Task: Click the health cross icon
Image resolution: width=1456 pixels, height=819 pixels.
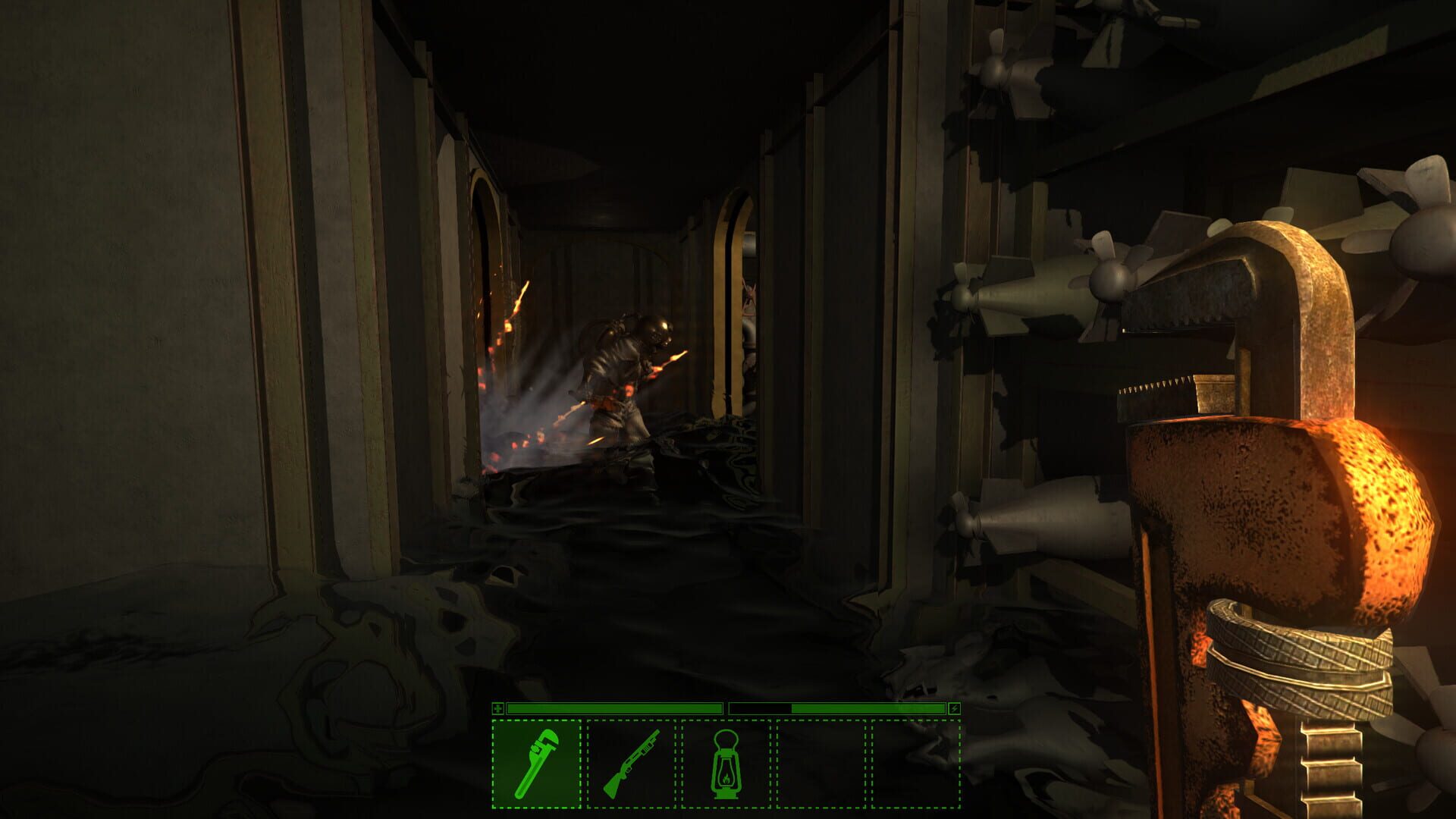Action: point(498,709)
